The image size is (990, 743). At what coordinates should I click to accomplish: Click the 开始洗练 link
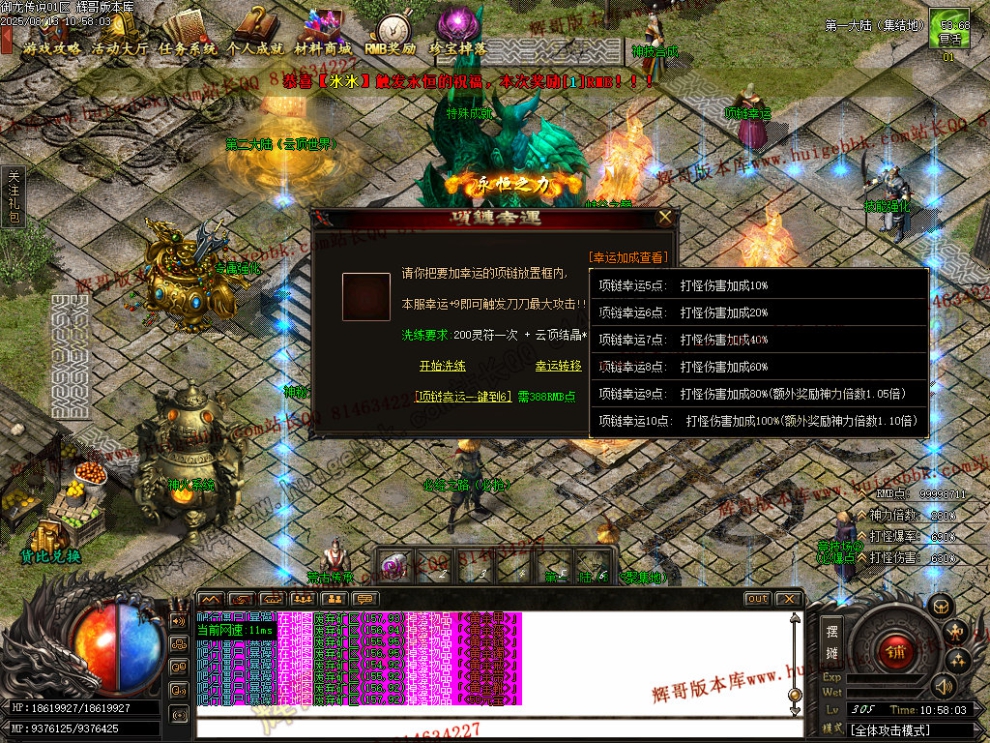pyautogui.click(x=442, y=366)
